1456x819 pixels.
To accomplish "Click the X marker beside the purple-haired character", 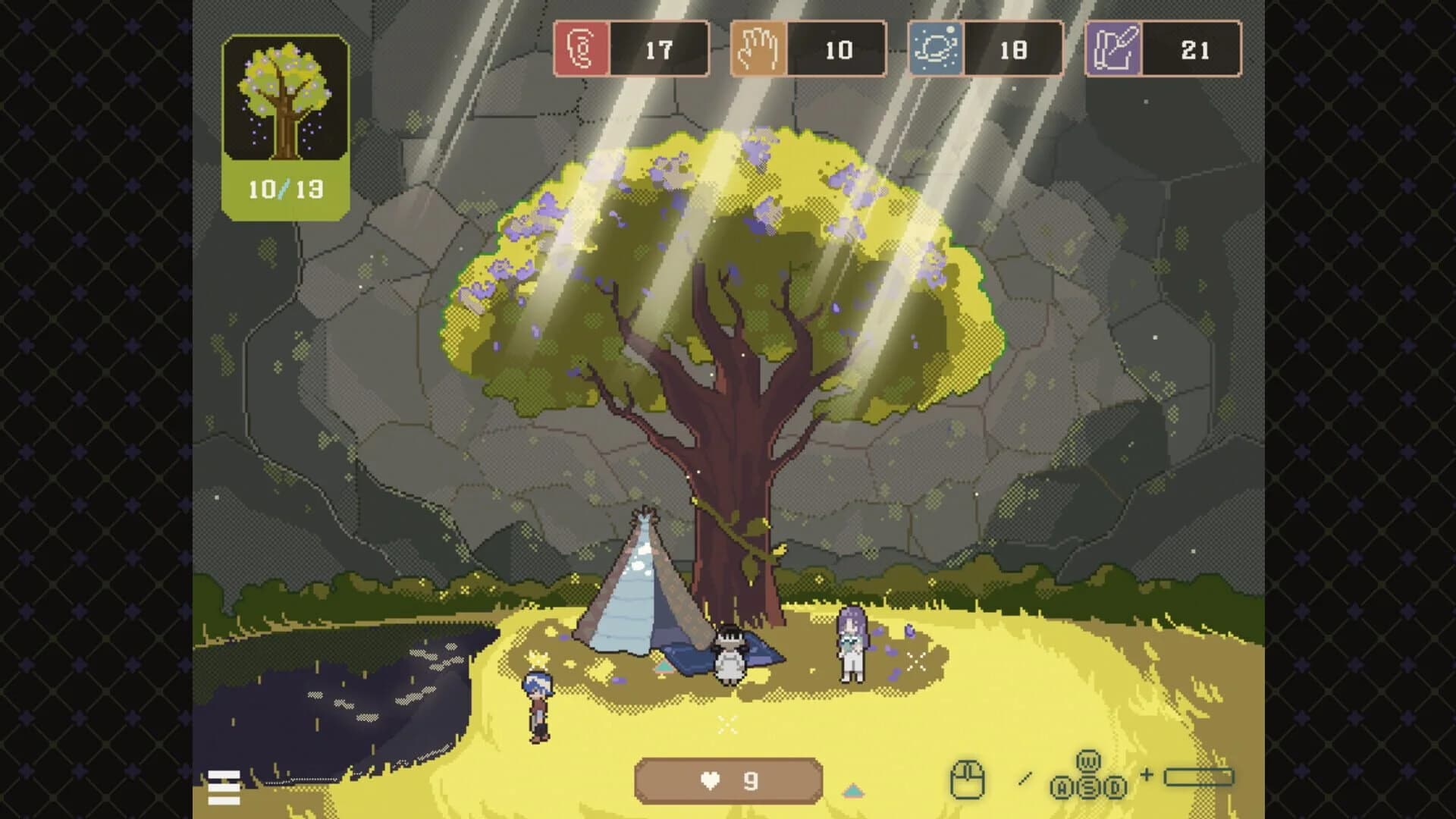I will pyautogui.click(x=915, y=661).
